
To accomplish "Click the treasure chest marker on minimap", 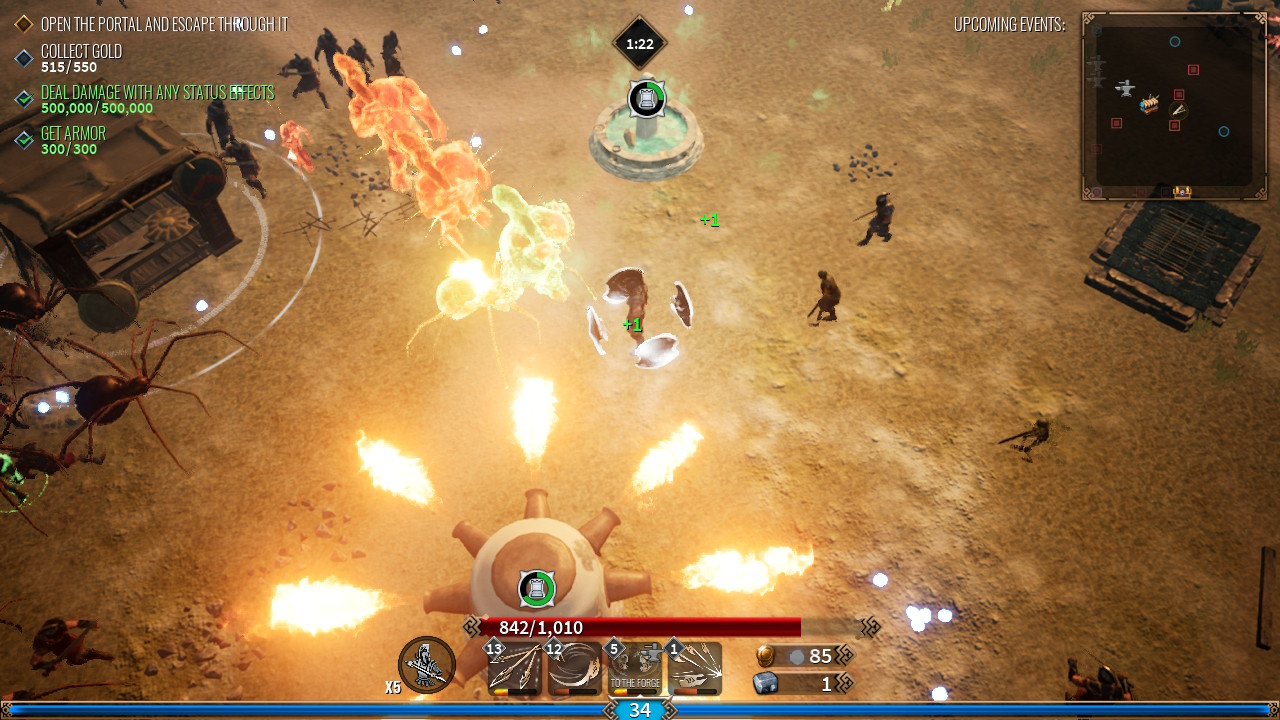I will [x=1182, y=191].
